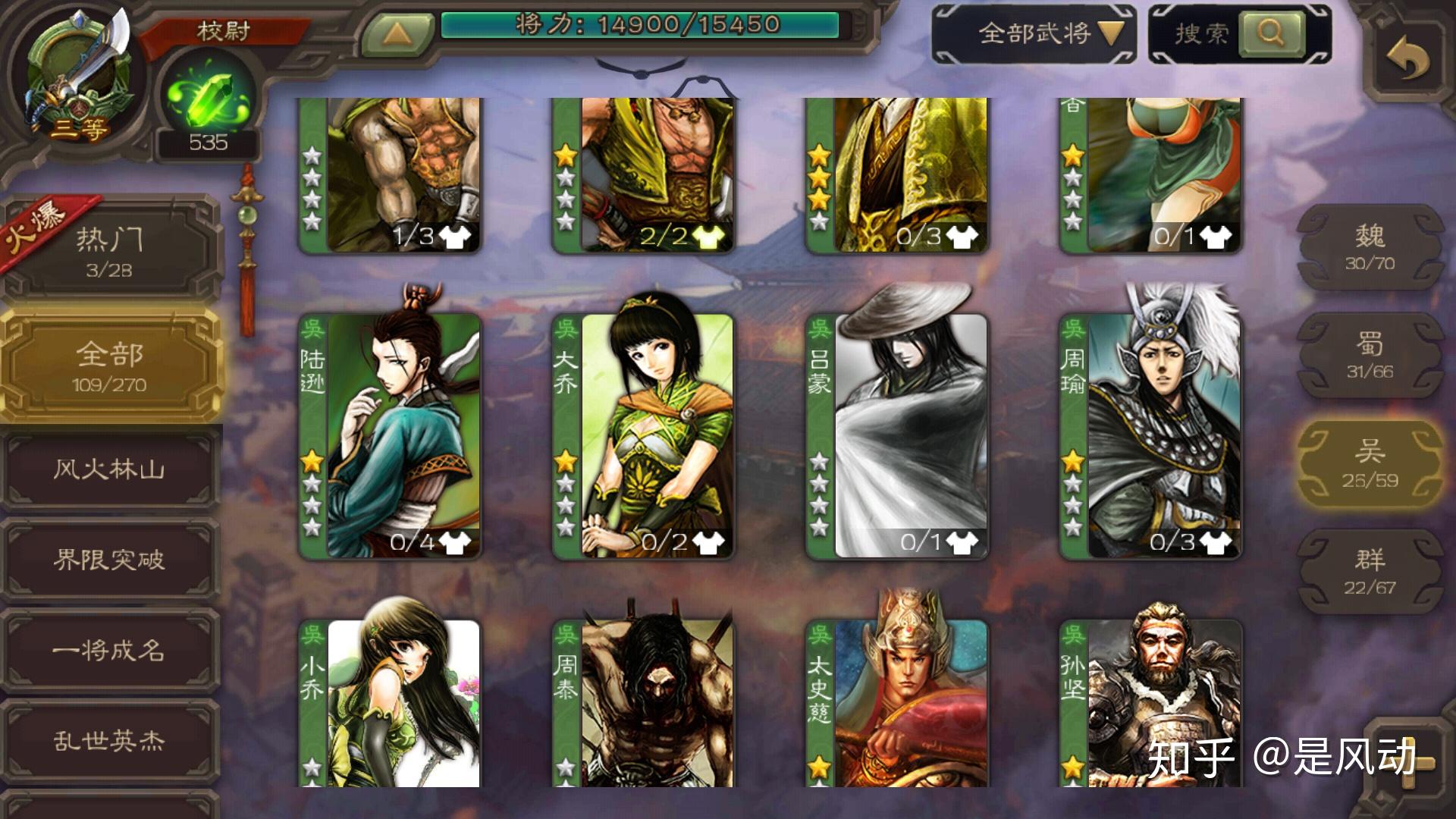Choose the 一将成名 card pack

pyautogui.click(x=110, y=651)
